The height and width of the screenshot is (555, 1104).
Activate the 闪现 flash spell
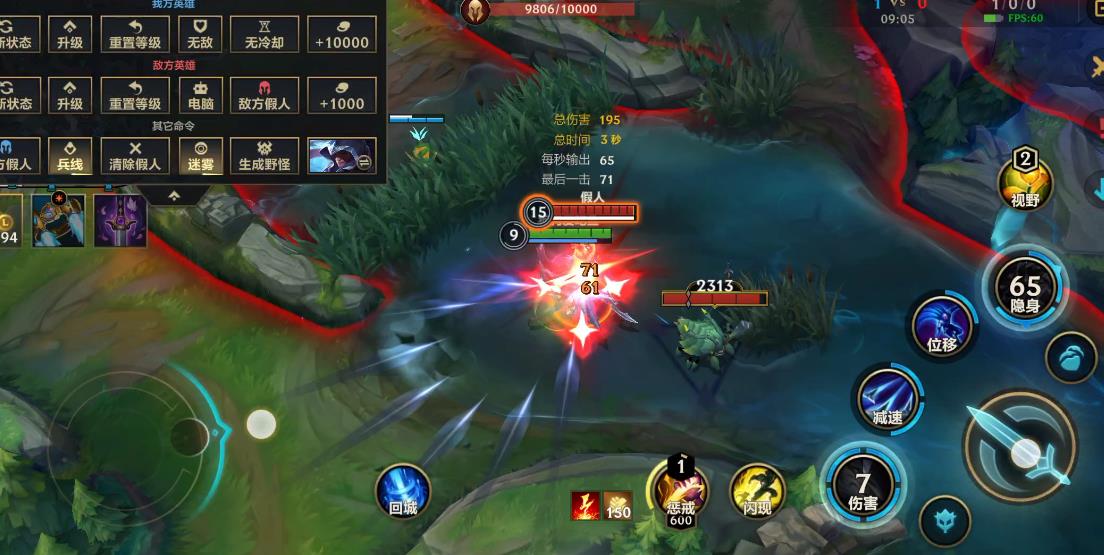[x=757, y=490]
